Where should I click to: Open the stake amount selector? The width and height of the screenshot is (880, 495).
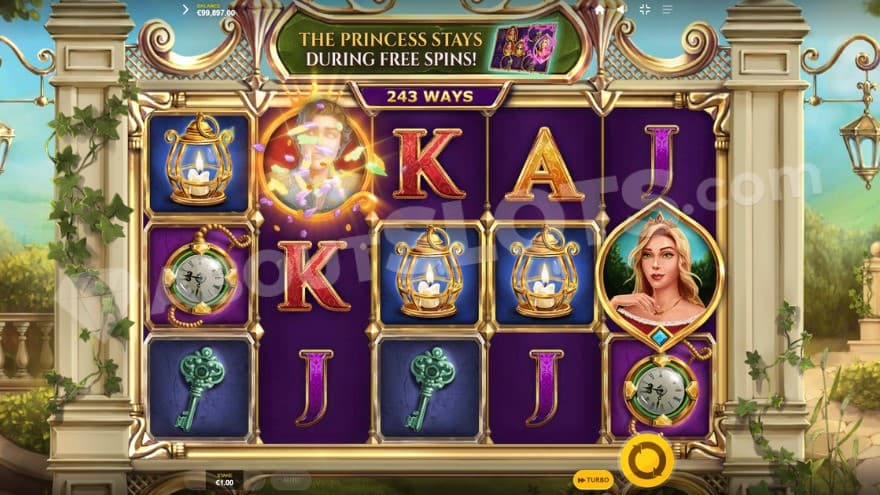point(224,480)
